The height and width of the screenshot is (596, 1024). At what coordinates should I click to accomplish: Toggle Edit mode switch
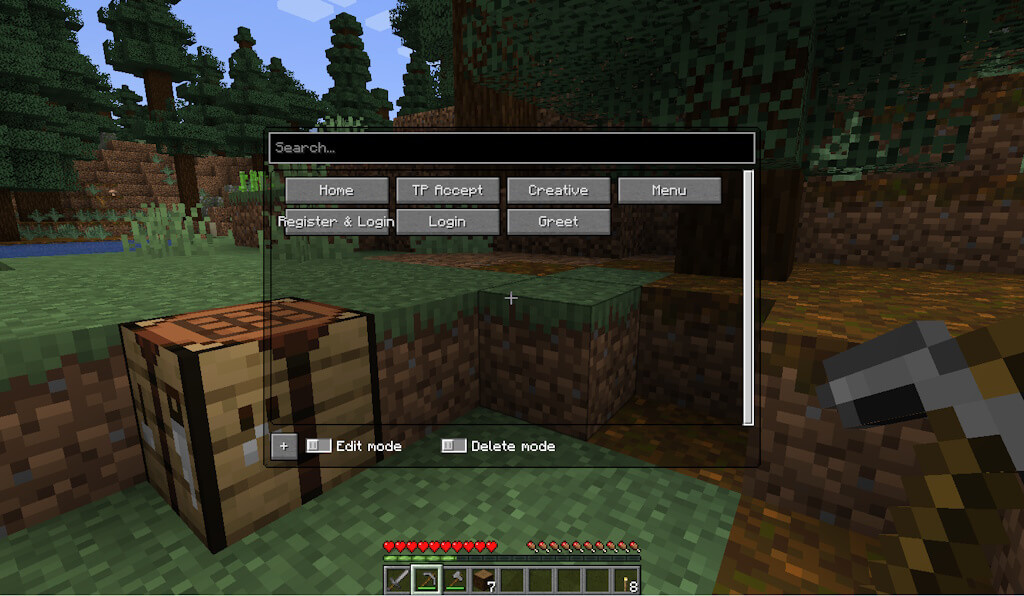click(319, 446)
